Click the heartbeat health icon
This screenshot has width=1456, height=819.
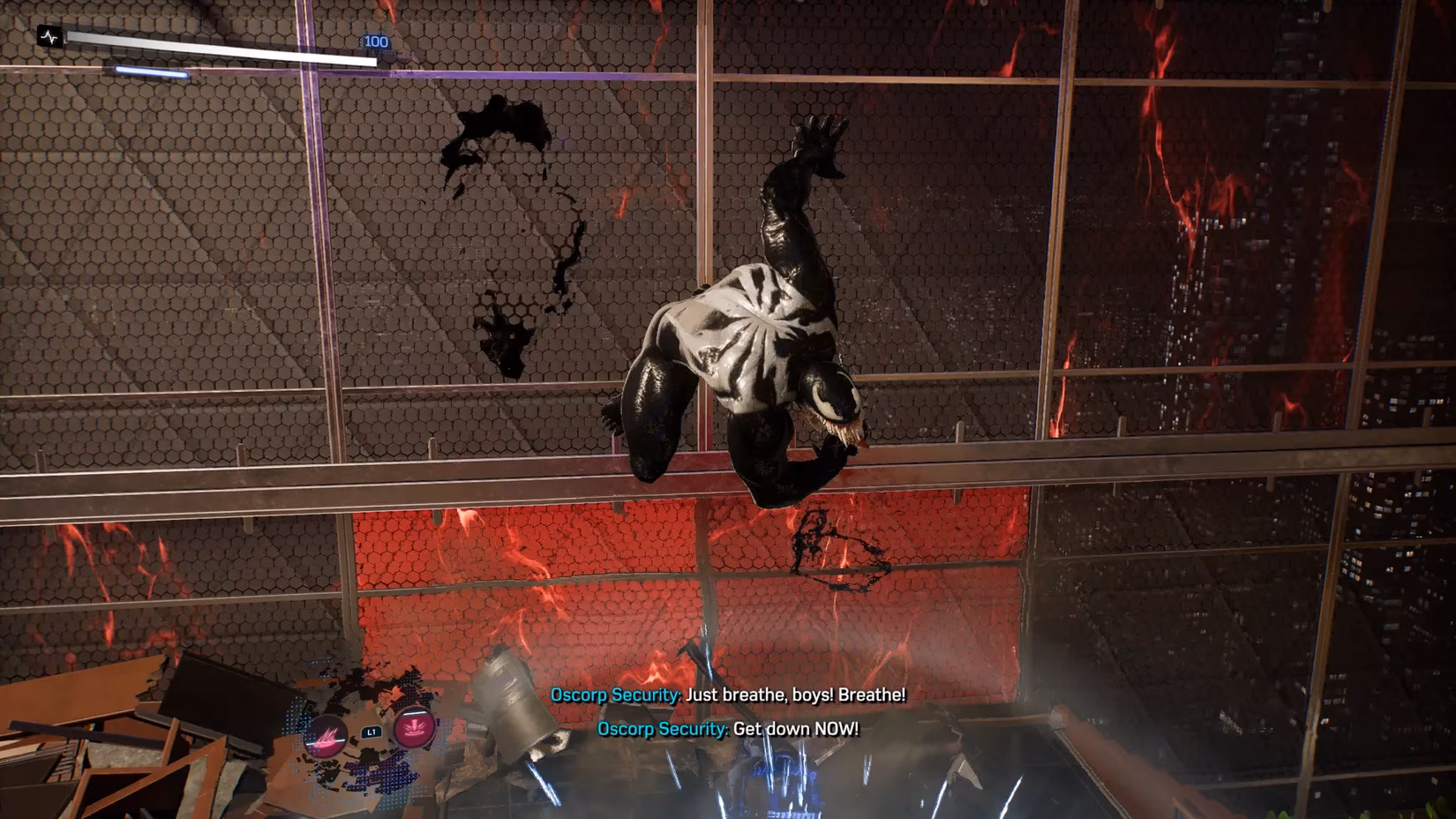pyautogui.click(x=49, y=37)
